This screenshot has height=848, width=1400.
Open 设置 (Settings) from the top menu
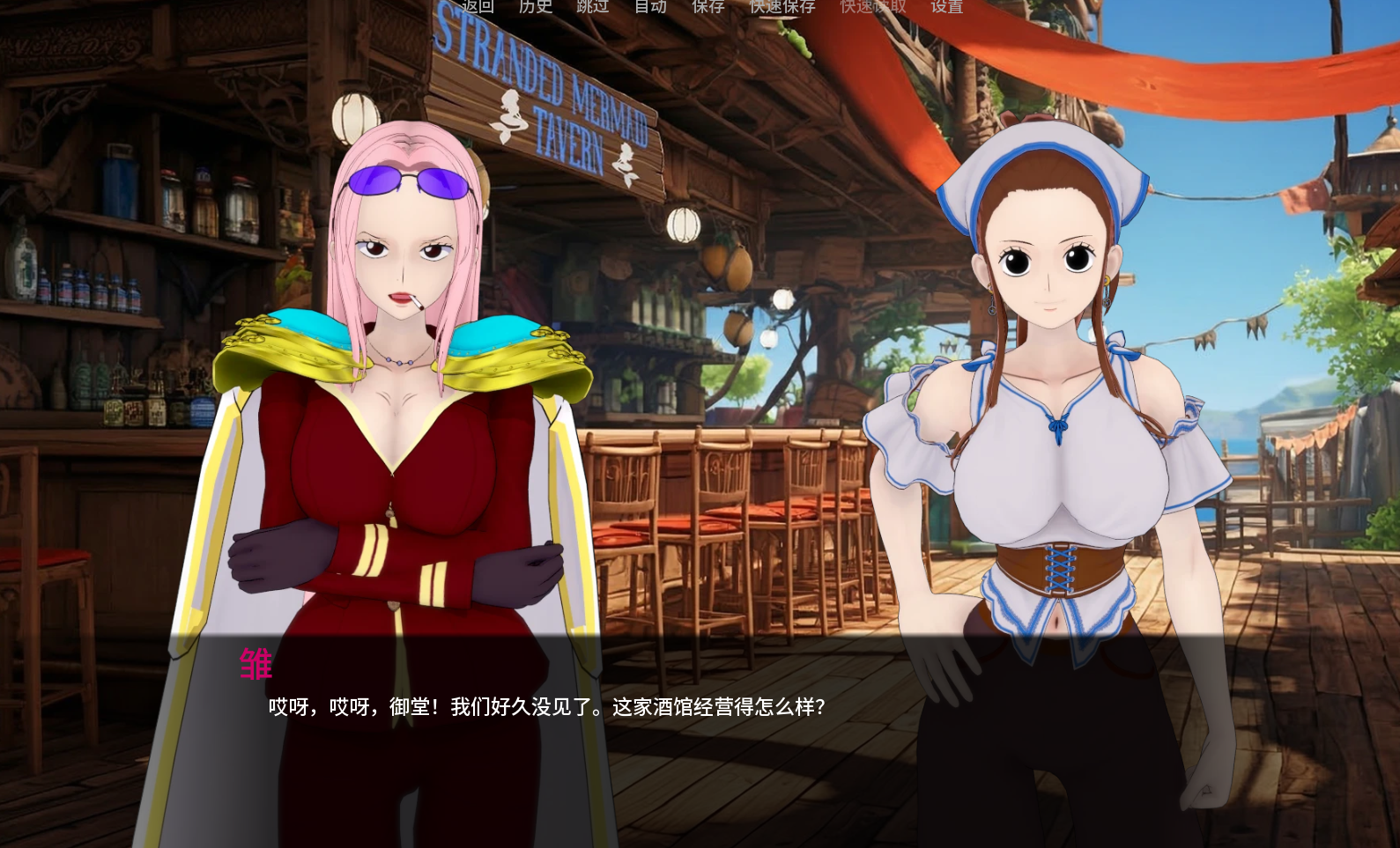click(947, 7)
